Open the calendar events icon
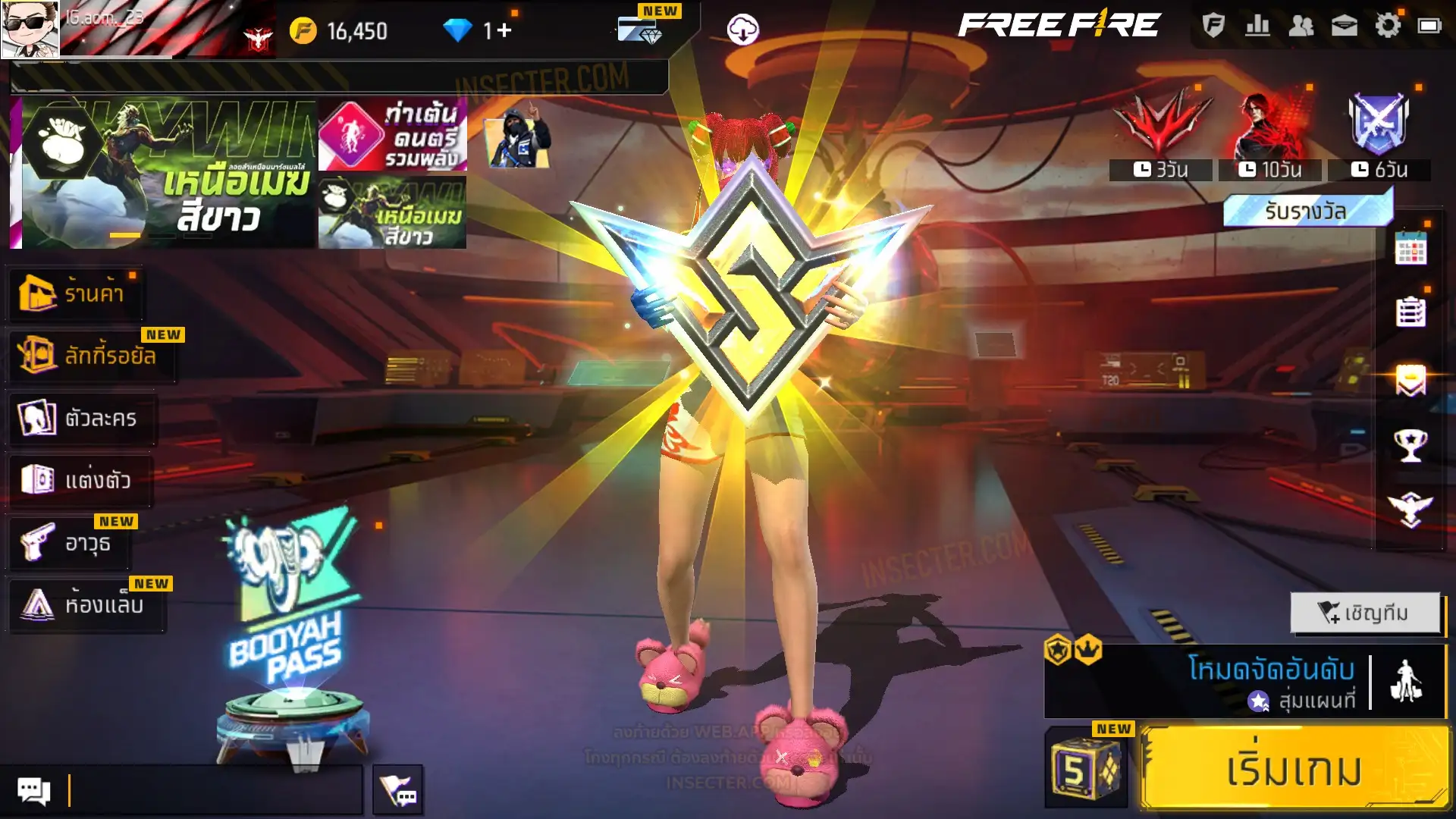 click(x=1410, y=248)
